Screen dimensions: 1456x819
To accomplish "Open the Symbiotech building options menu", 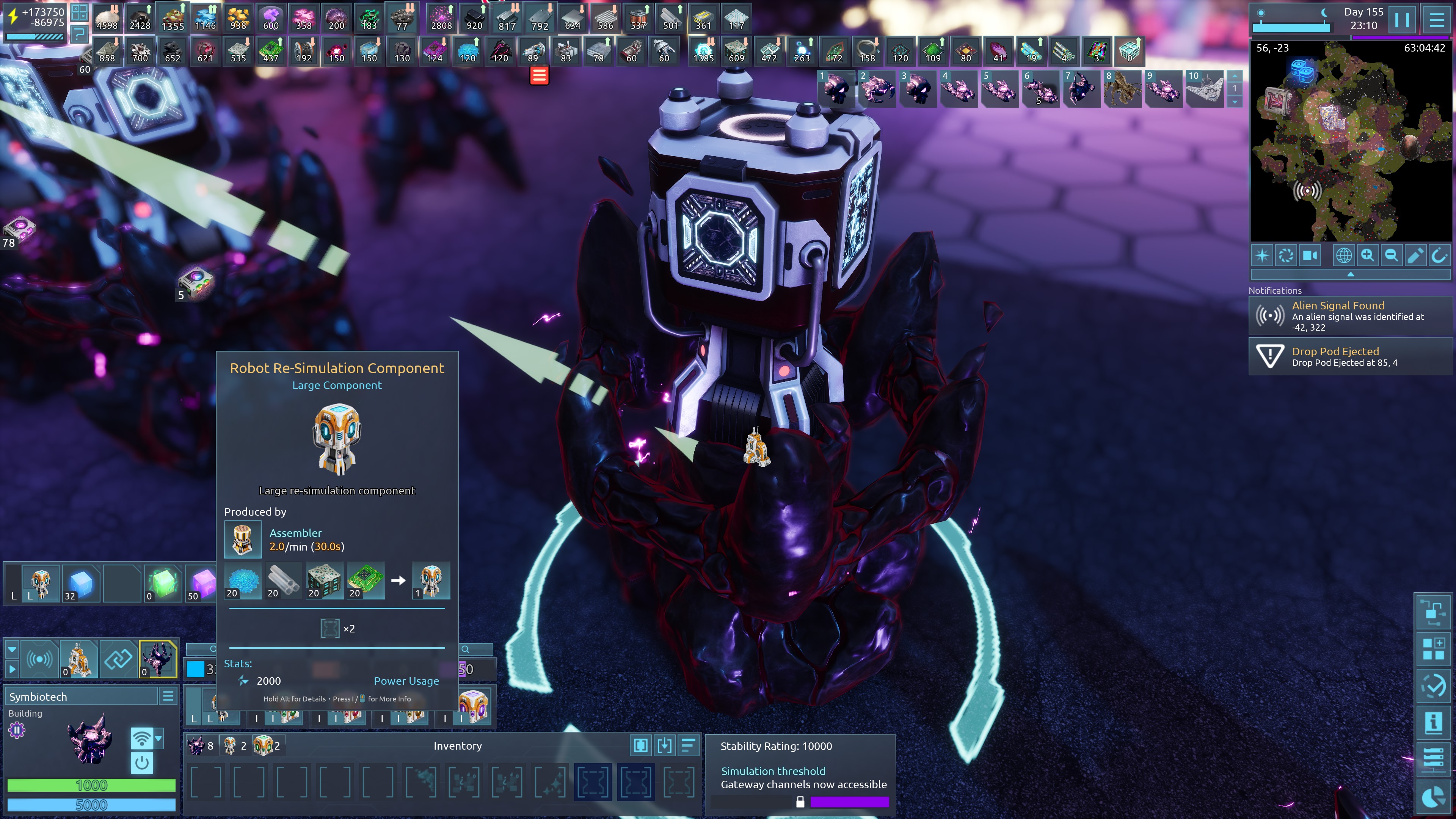I will tap(168, 697).
